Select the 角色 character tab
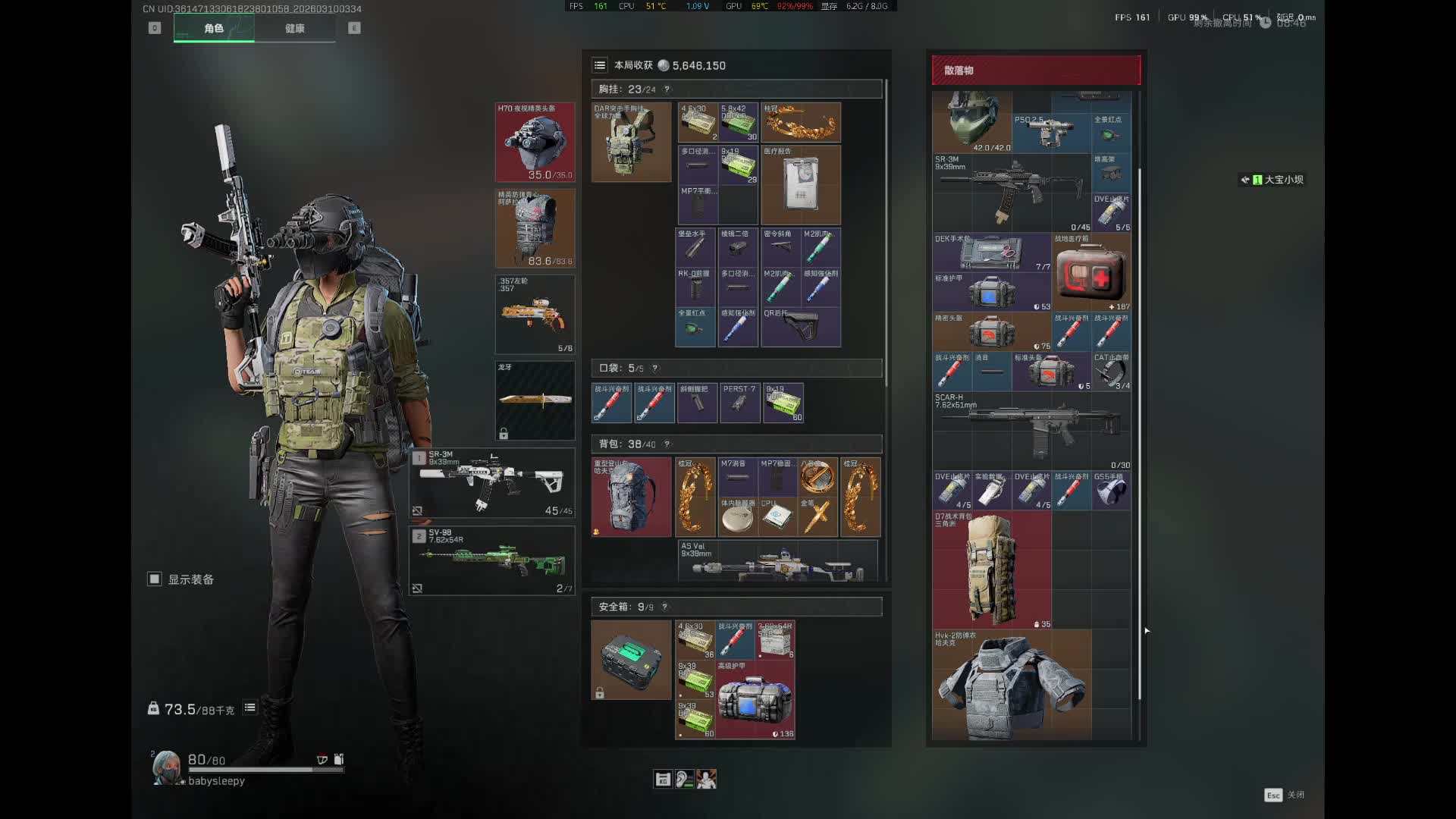The image size is (1456, 819). pyautogui.click(x=214, y=29)
